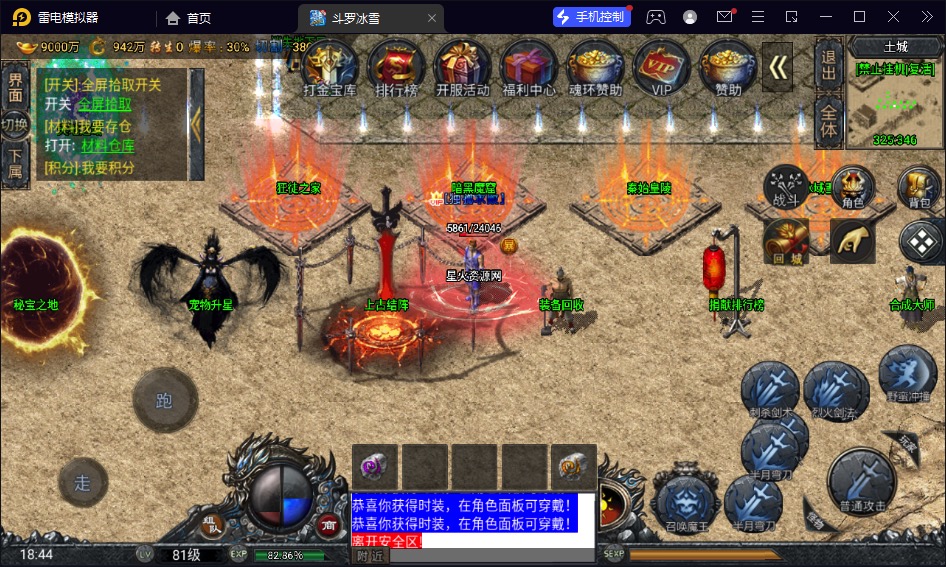Open the 打金宝库 treasure vault
Image resolution: width=946 pixels, height=567 pixels.
(329, 67)
